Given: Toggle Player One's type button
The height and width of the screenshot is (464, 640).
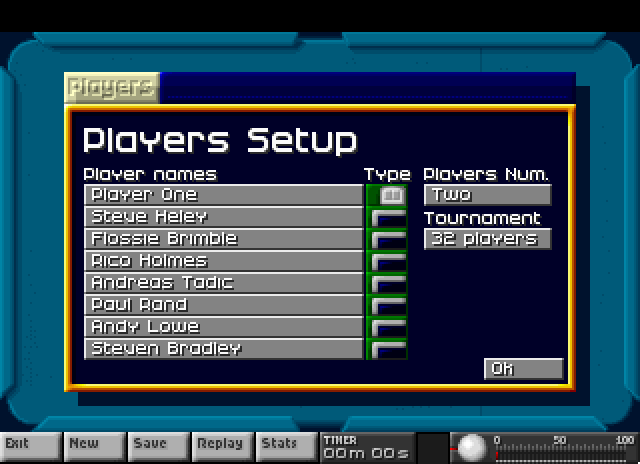Looking at the screenshot, I should (388, 195).
